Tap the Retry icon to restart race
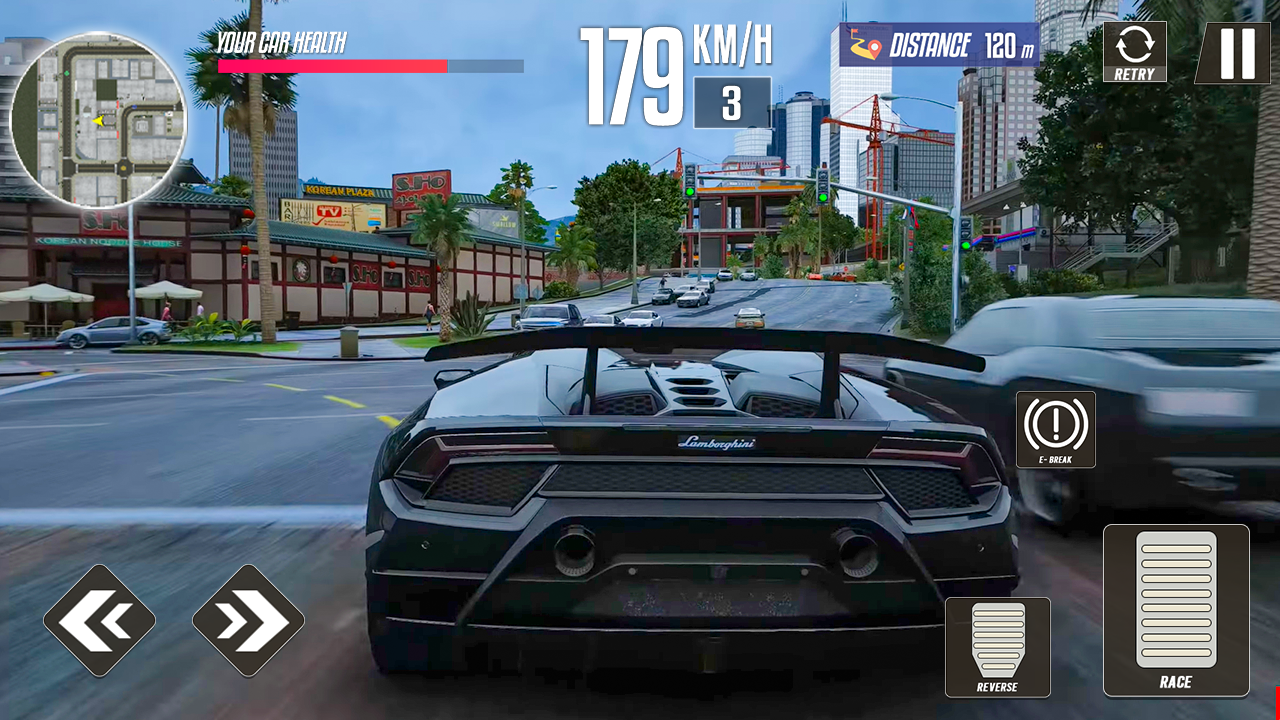1280x720 pixels. [1135, 50]
